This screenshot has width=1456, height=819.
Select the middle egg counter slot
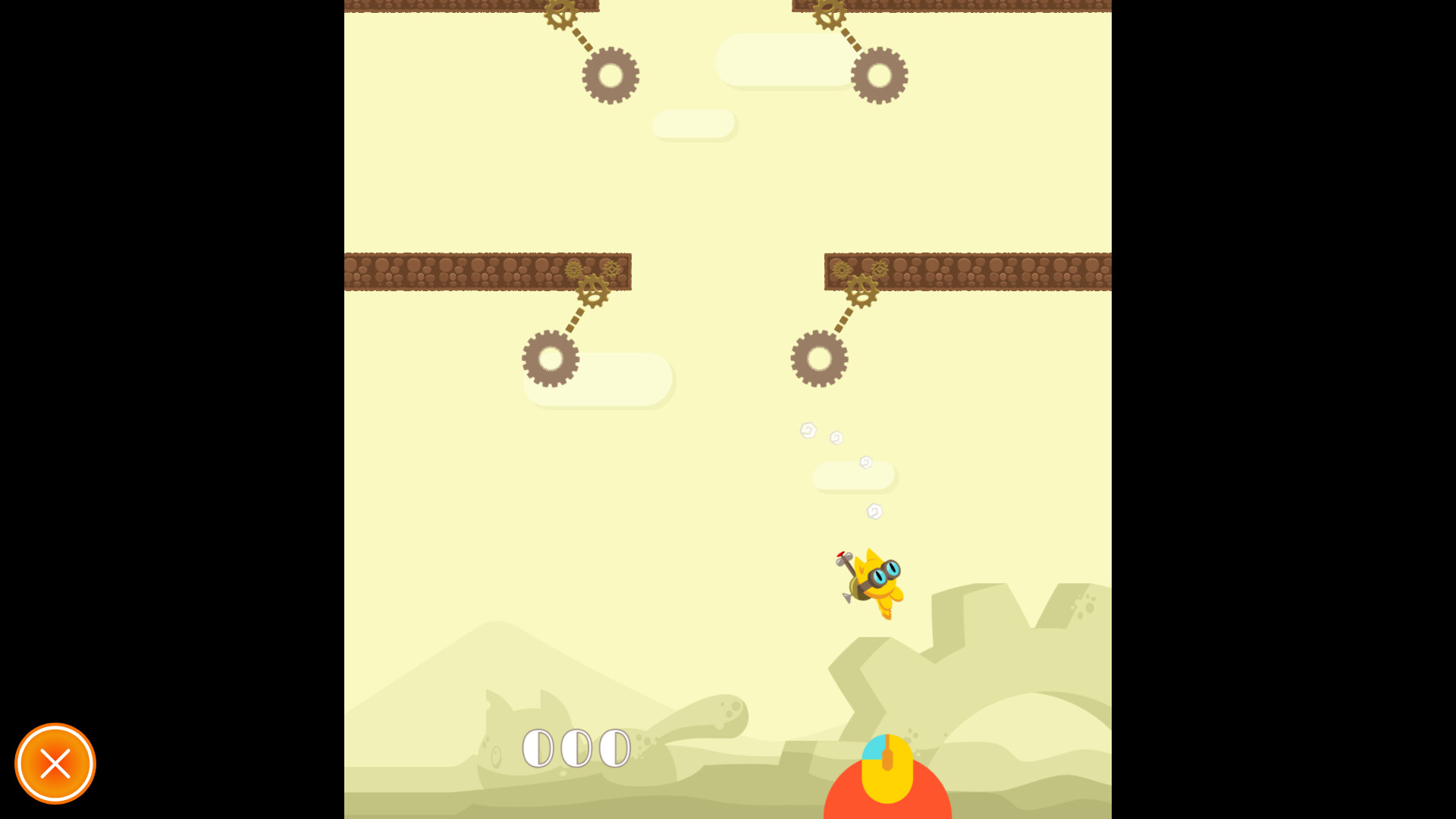pyautogui.click(x=576, y=747)
